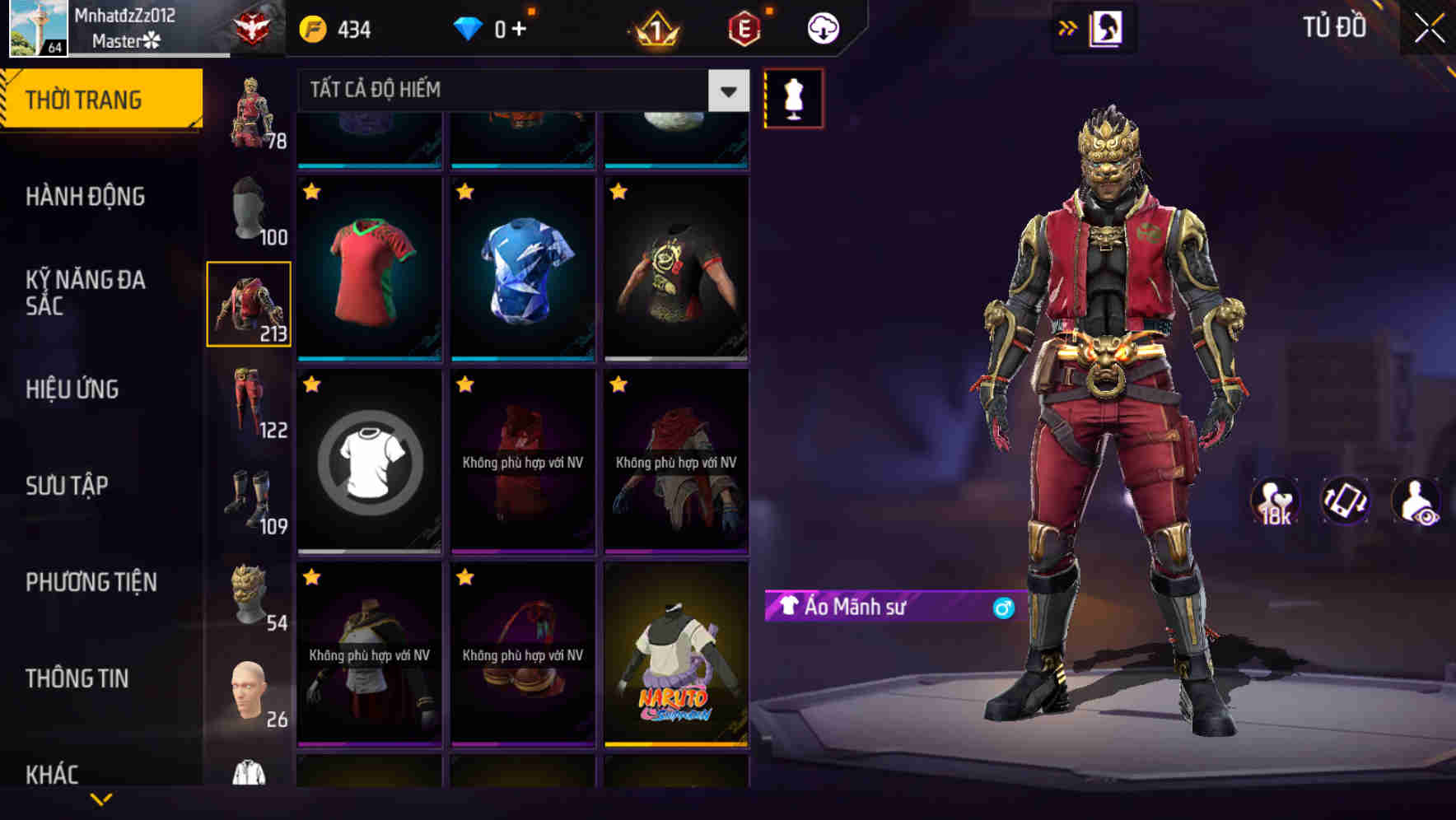Select the pants category icon labeled 122
This screenshot has height=820, width=1456.
(x=250, y=403)
